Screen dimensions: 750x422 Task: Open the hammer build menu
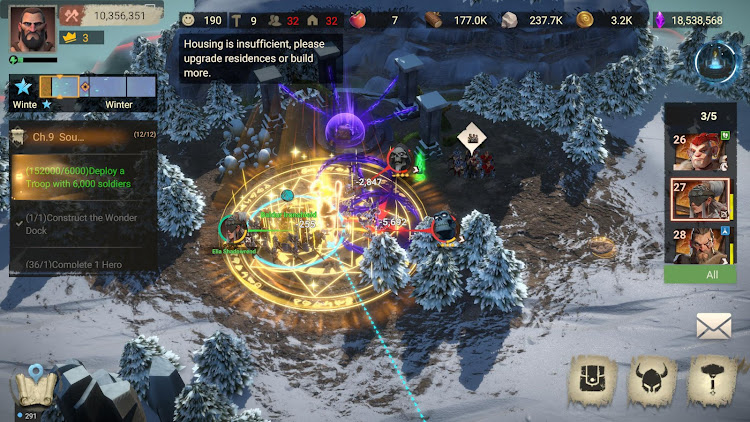pyautogui.click(x=712, y=380)
